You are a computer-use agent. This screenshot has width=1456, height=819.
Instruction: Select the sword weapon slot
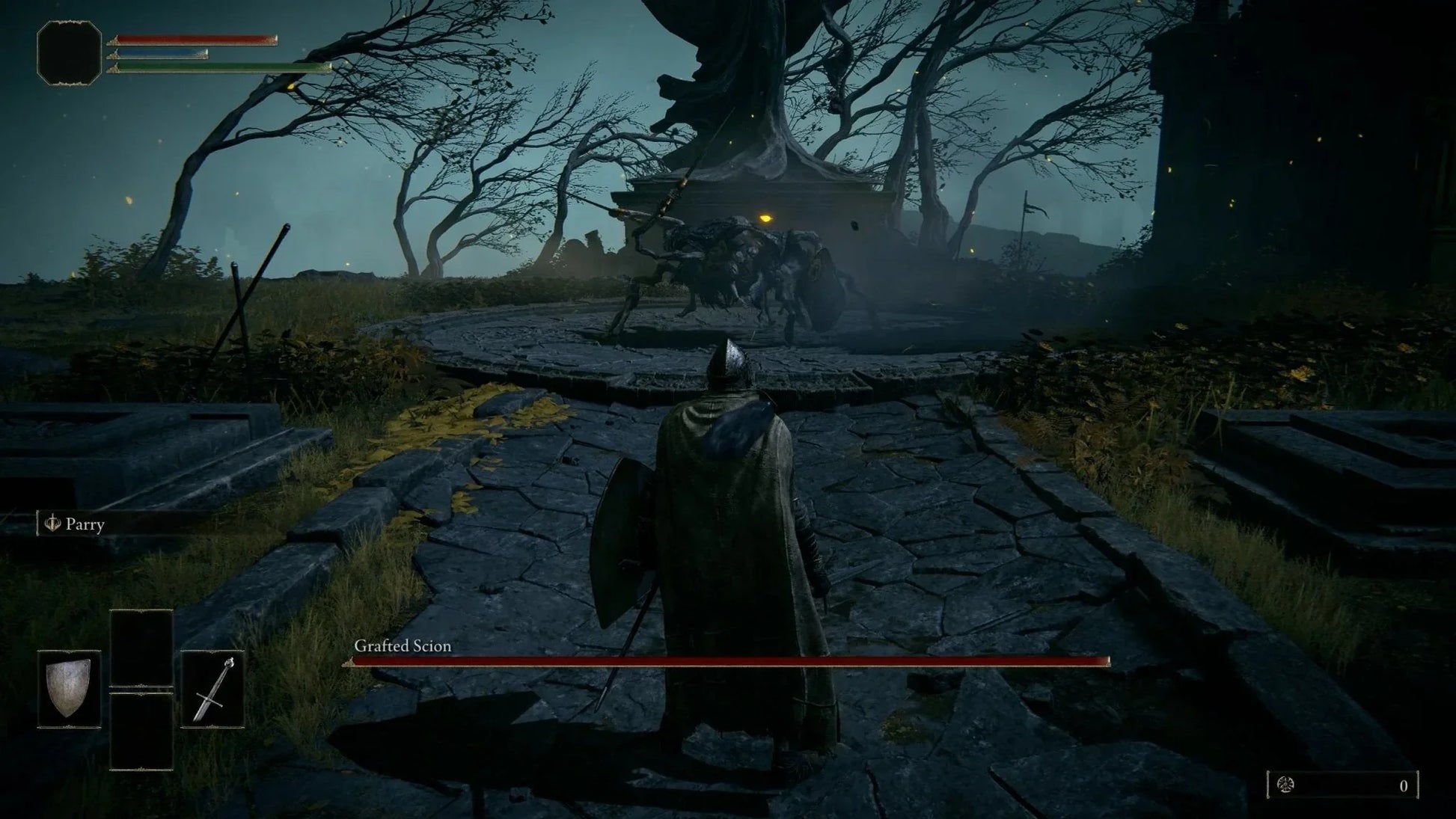click(x=212, y=688)
